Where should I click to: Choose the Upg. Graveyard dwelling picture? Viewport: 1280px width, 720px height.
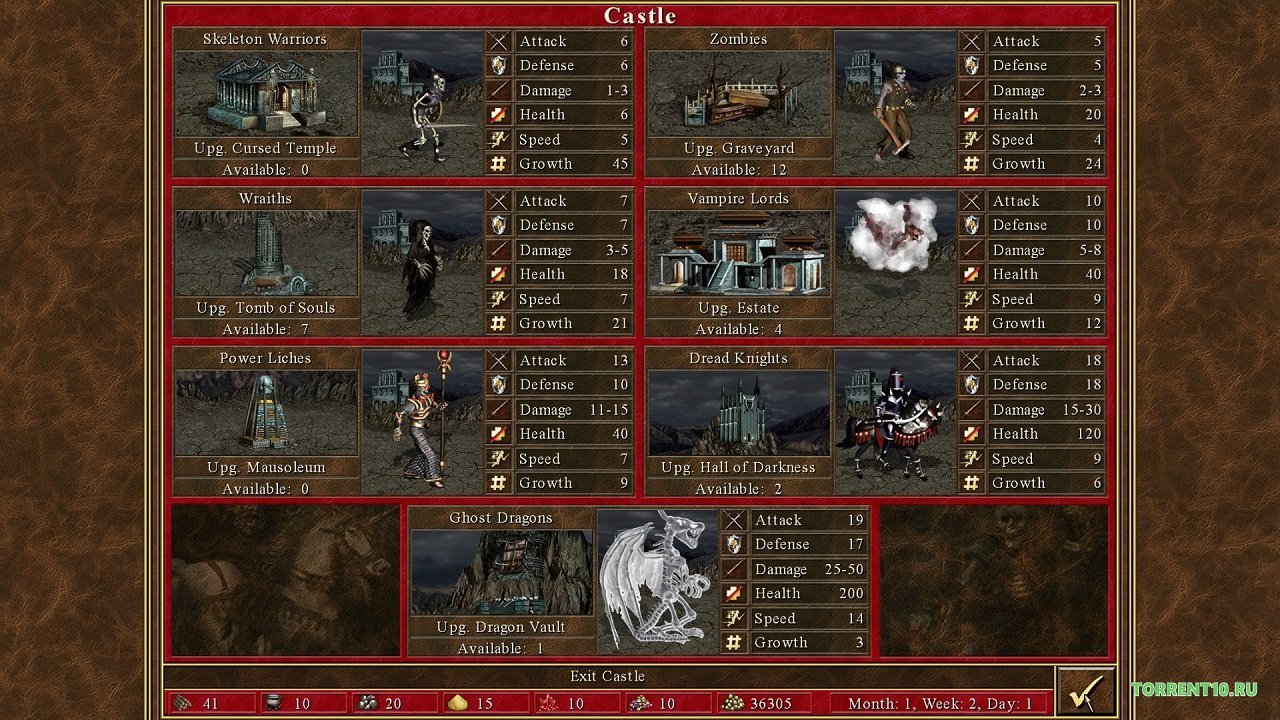(x=738, y=94)
